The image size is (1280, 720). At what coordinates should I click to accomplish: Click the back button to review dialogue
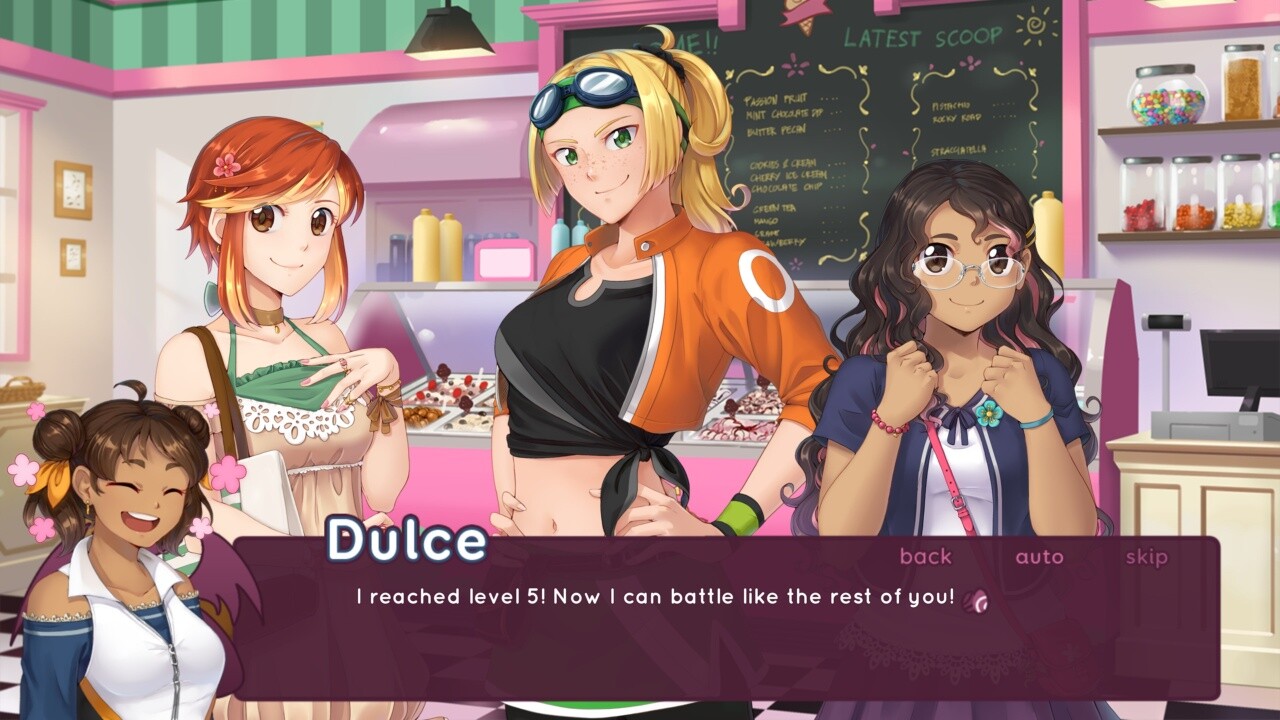925,557
